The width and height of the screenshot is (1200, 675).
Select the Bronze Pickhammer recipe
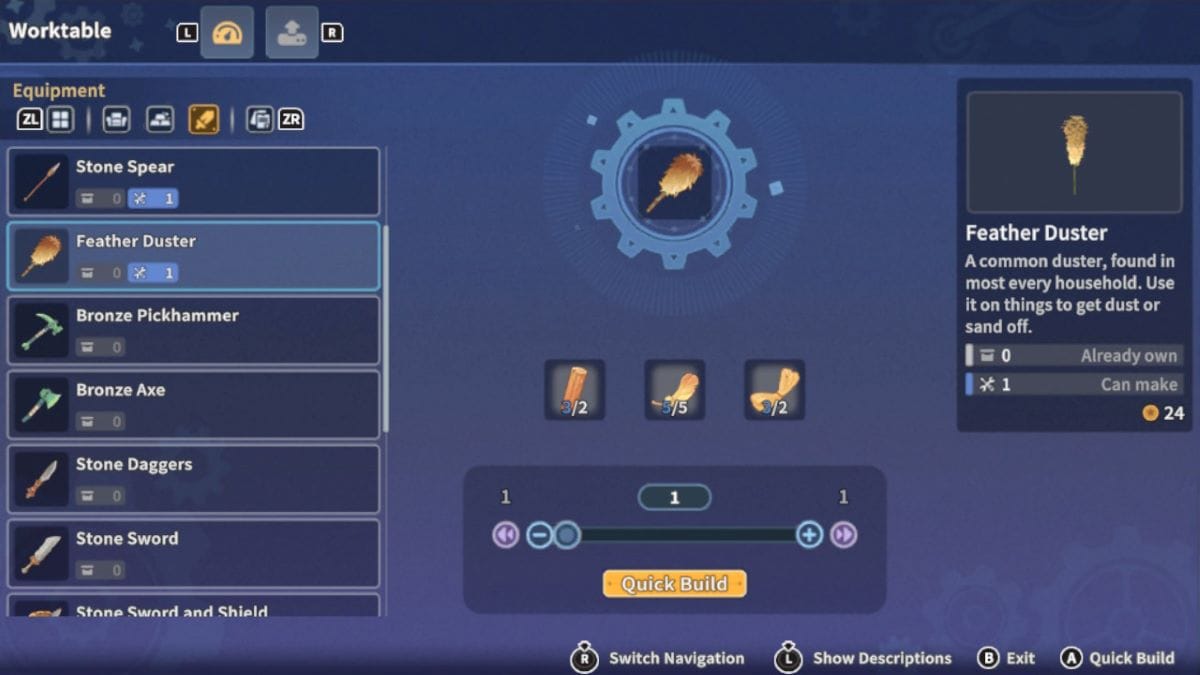click(x=194, y=330)
